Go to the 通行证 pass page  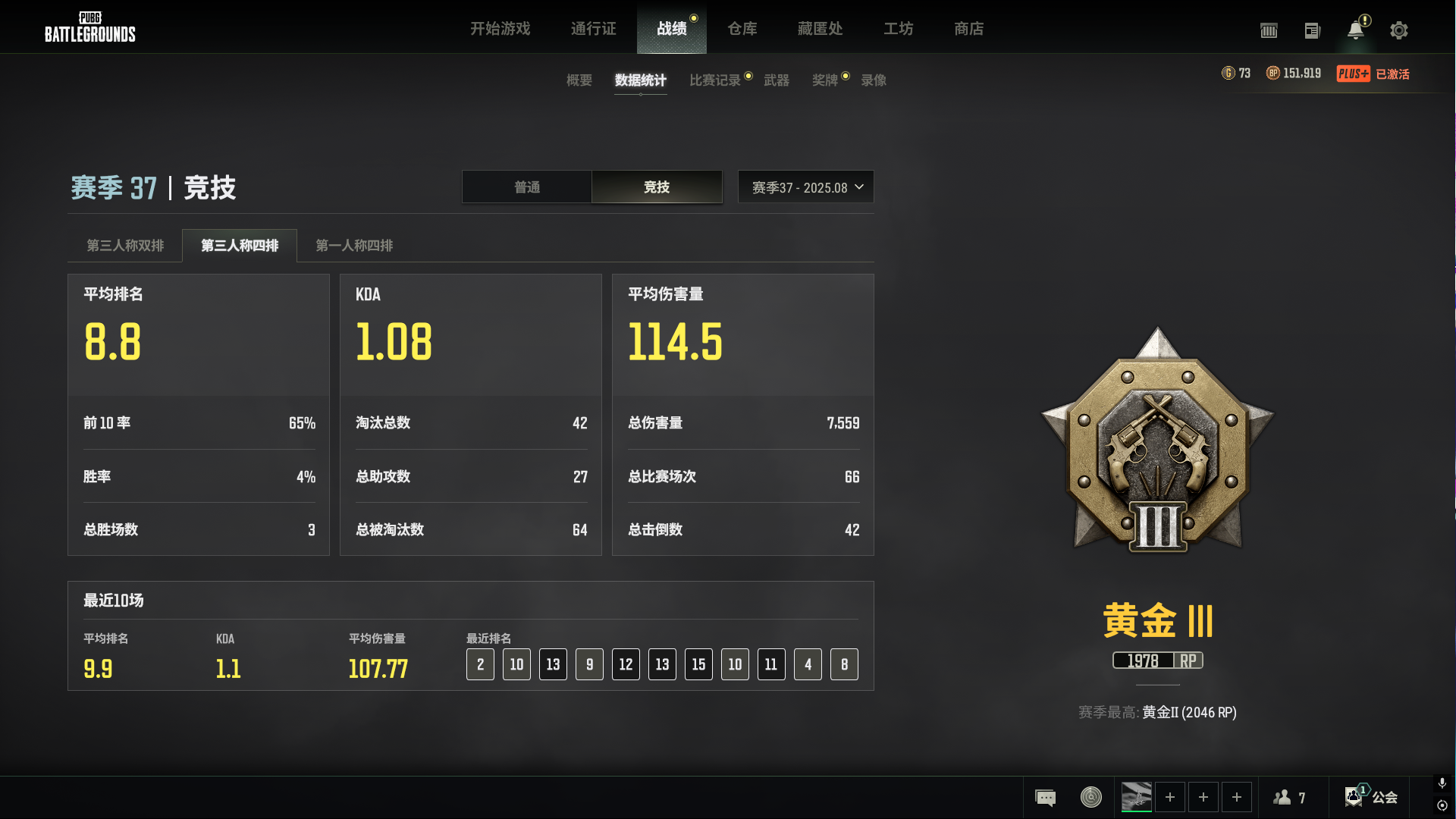tap(593, 29)
